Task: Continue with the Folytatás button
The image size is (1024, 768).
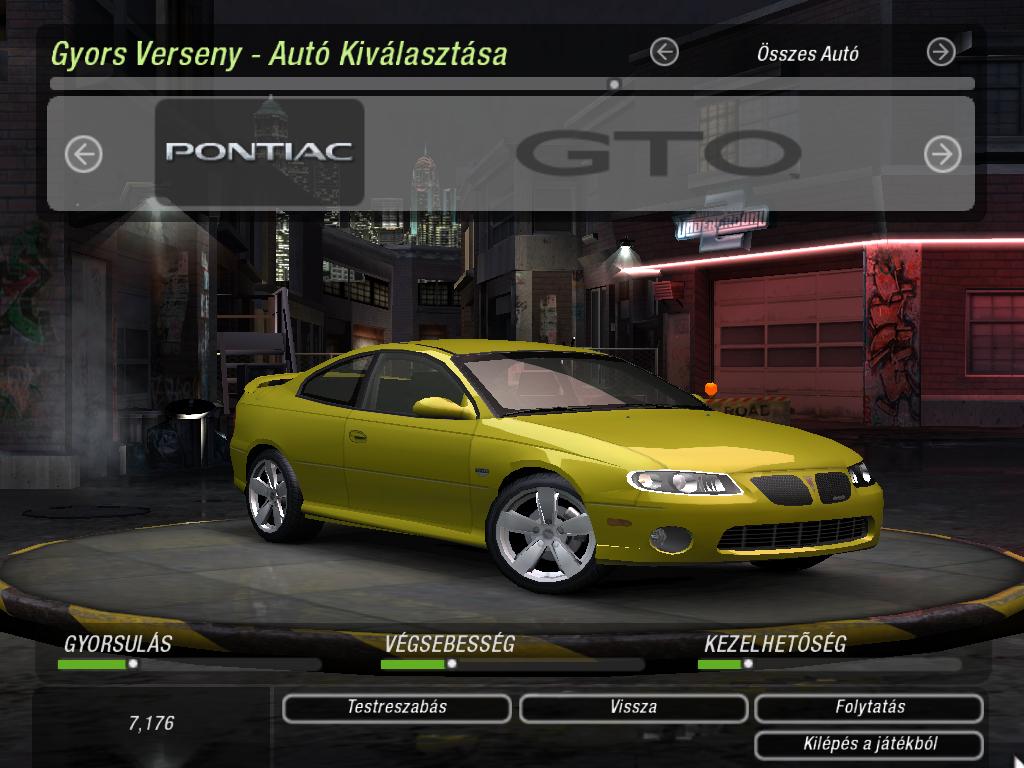Action: point(869,708)
